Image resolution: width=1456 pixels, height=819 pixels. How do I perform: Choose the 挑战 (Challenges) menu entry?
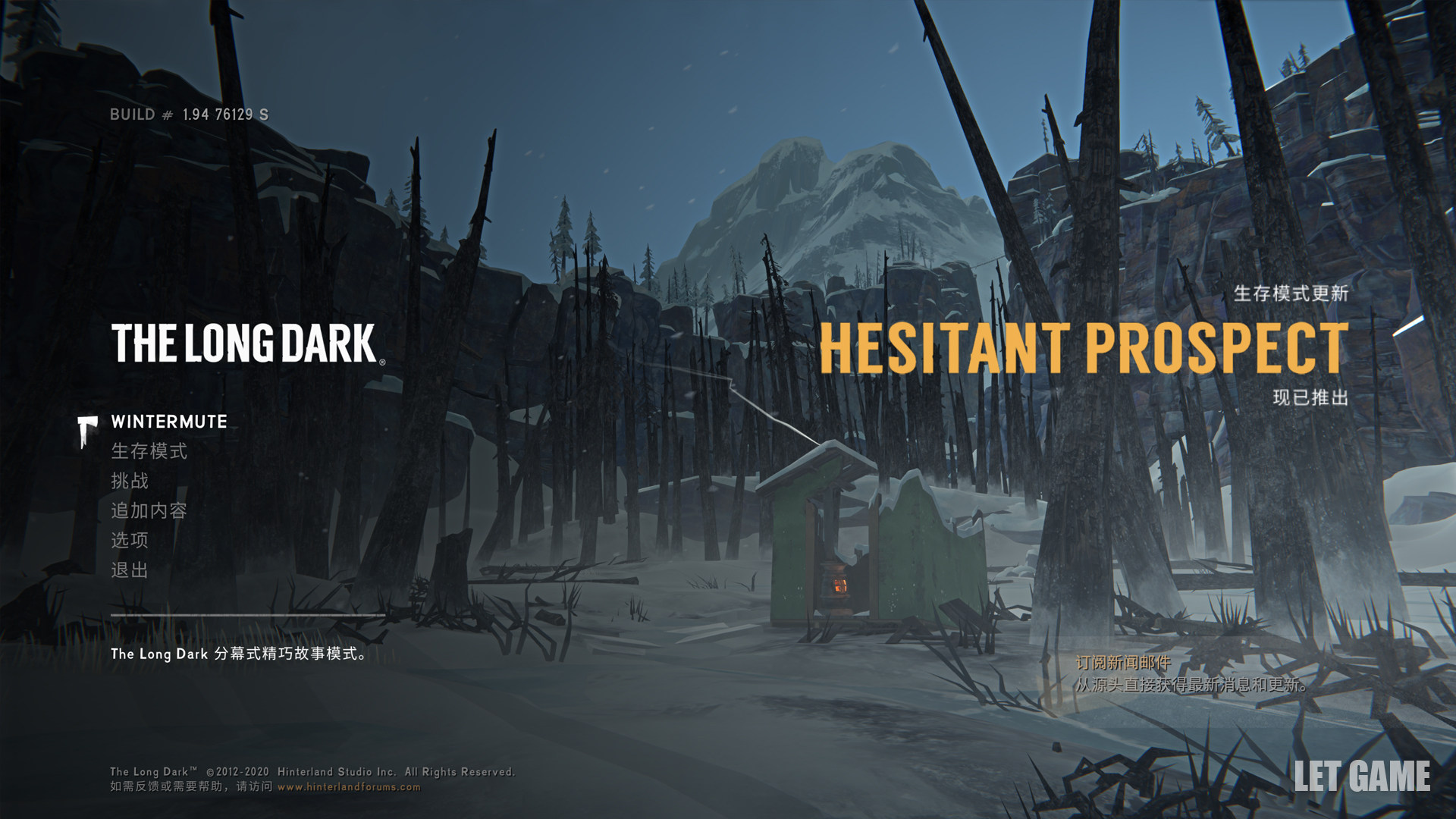coord(130,481)
